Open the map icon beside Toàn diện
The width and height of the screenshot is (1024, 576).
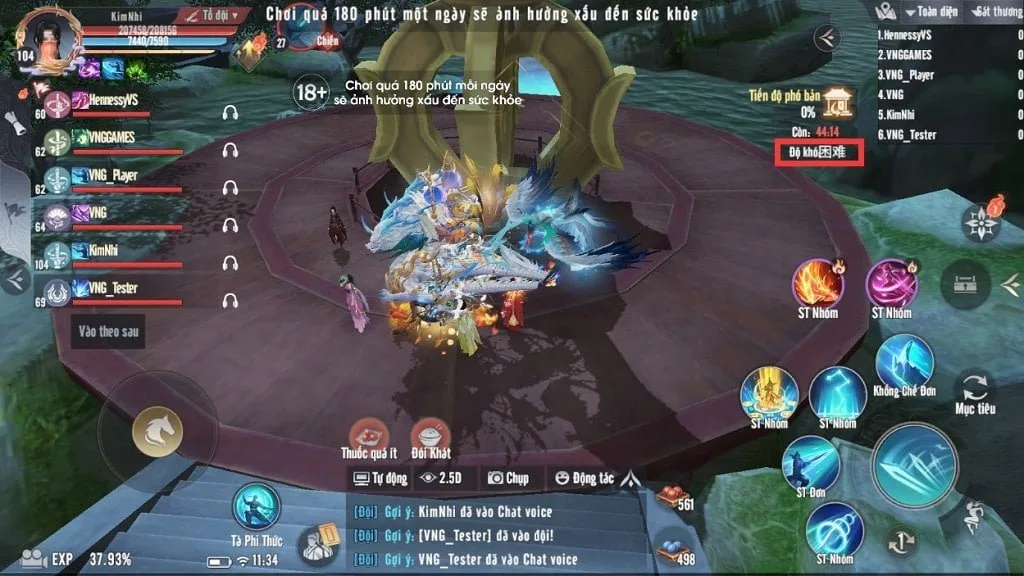coord(885,12)
